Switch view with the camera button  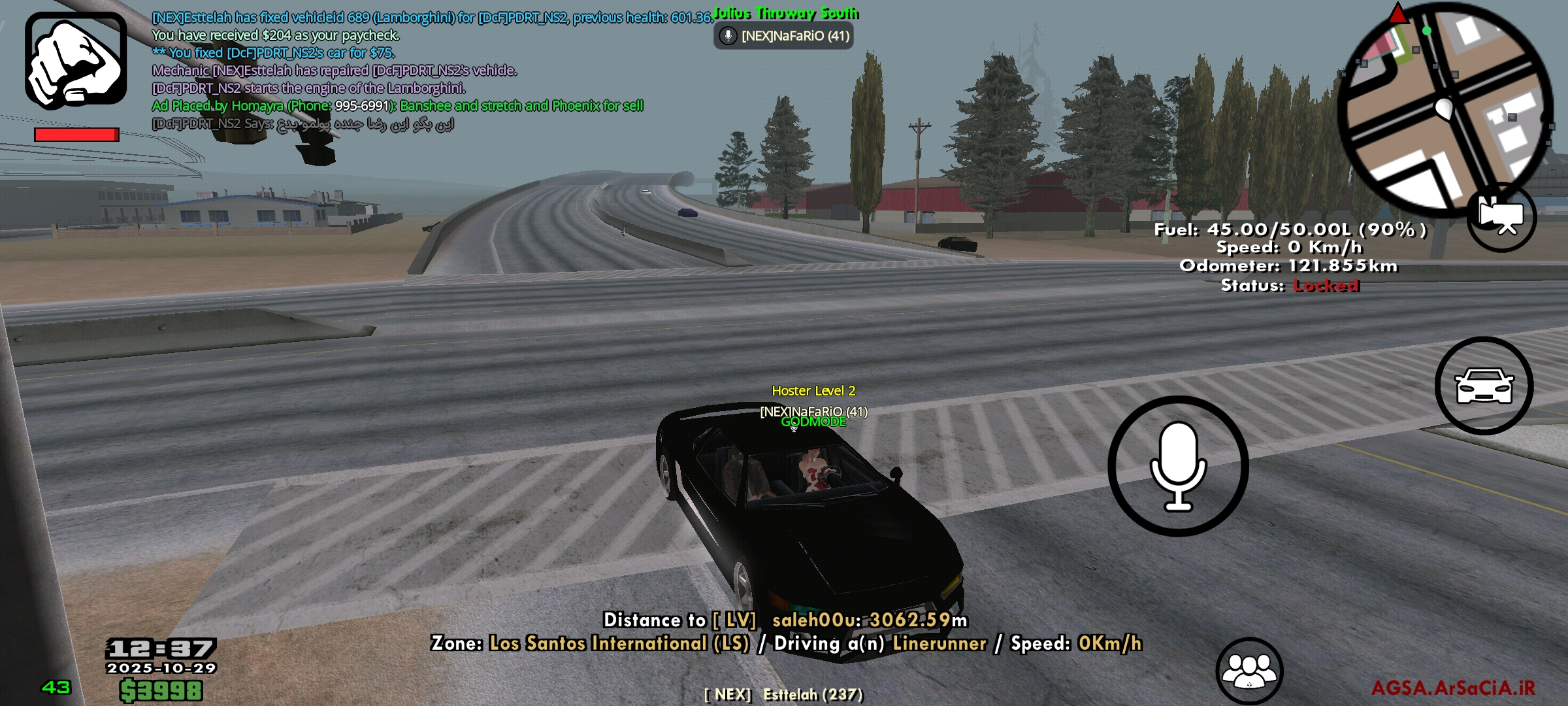point(1501,217)
